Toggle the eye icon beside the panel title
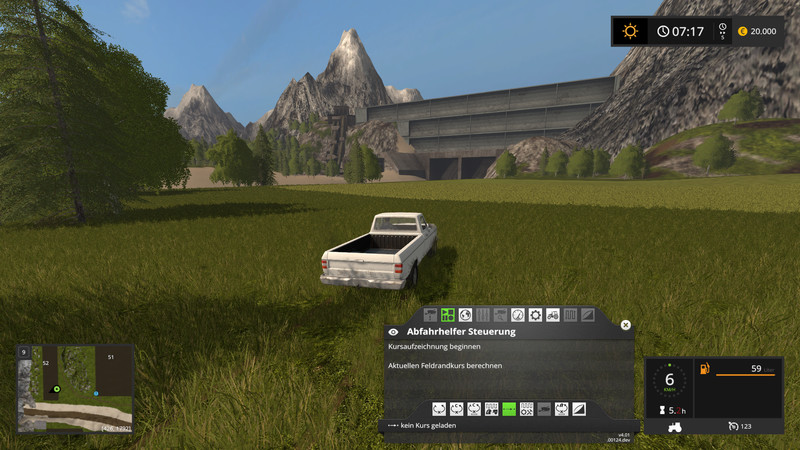This screenshot has height=450, width=800. click(x=393, y=331)
